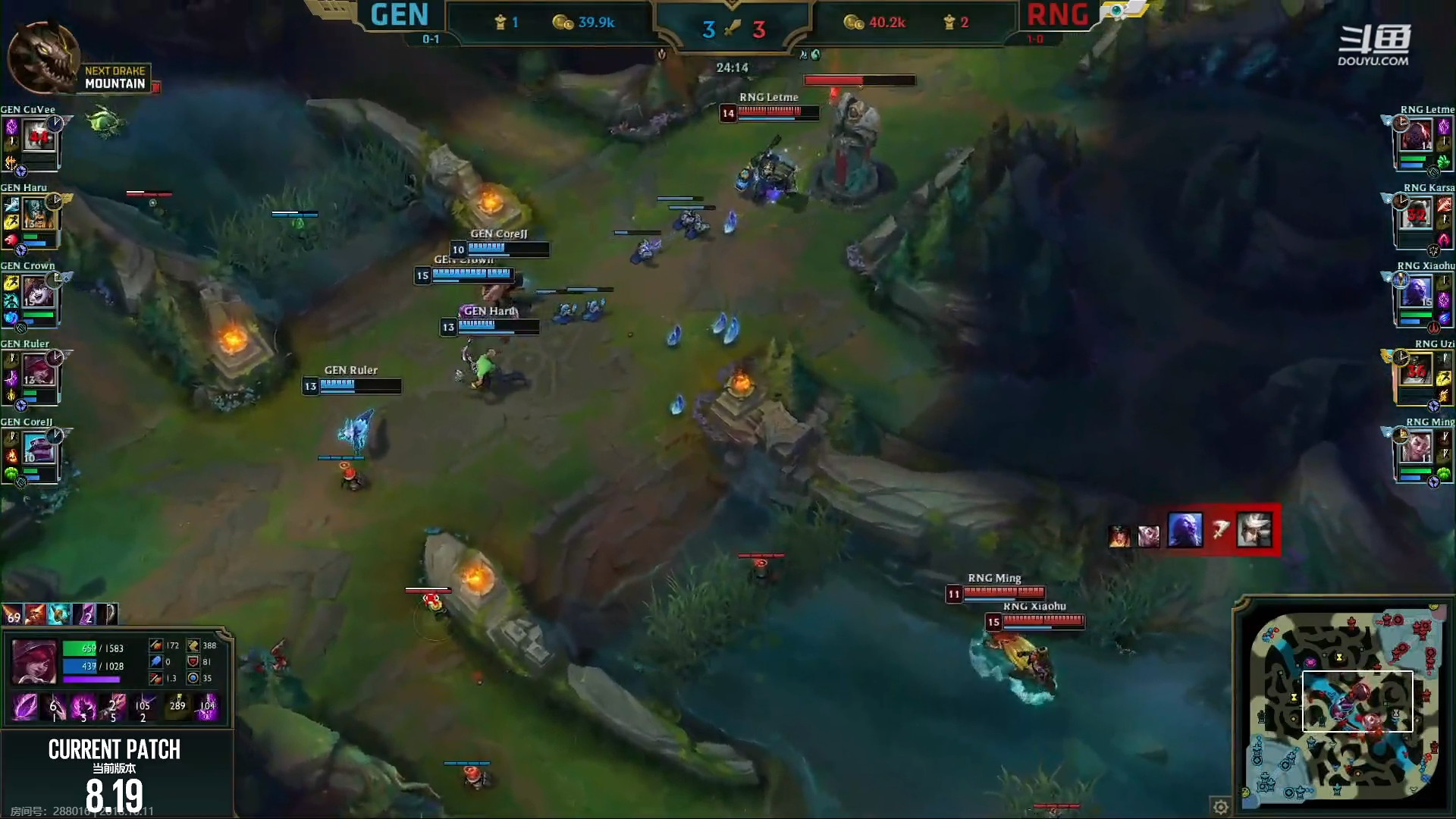Screen dimensions: 1456x819
Task: Click Xayah's portrait in the stats panel
Action: pyautogui.click(x=34, y=662)
